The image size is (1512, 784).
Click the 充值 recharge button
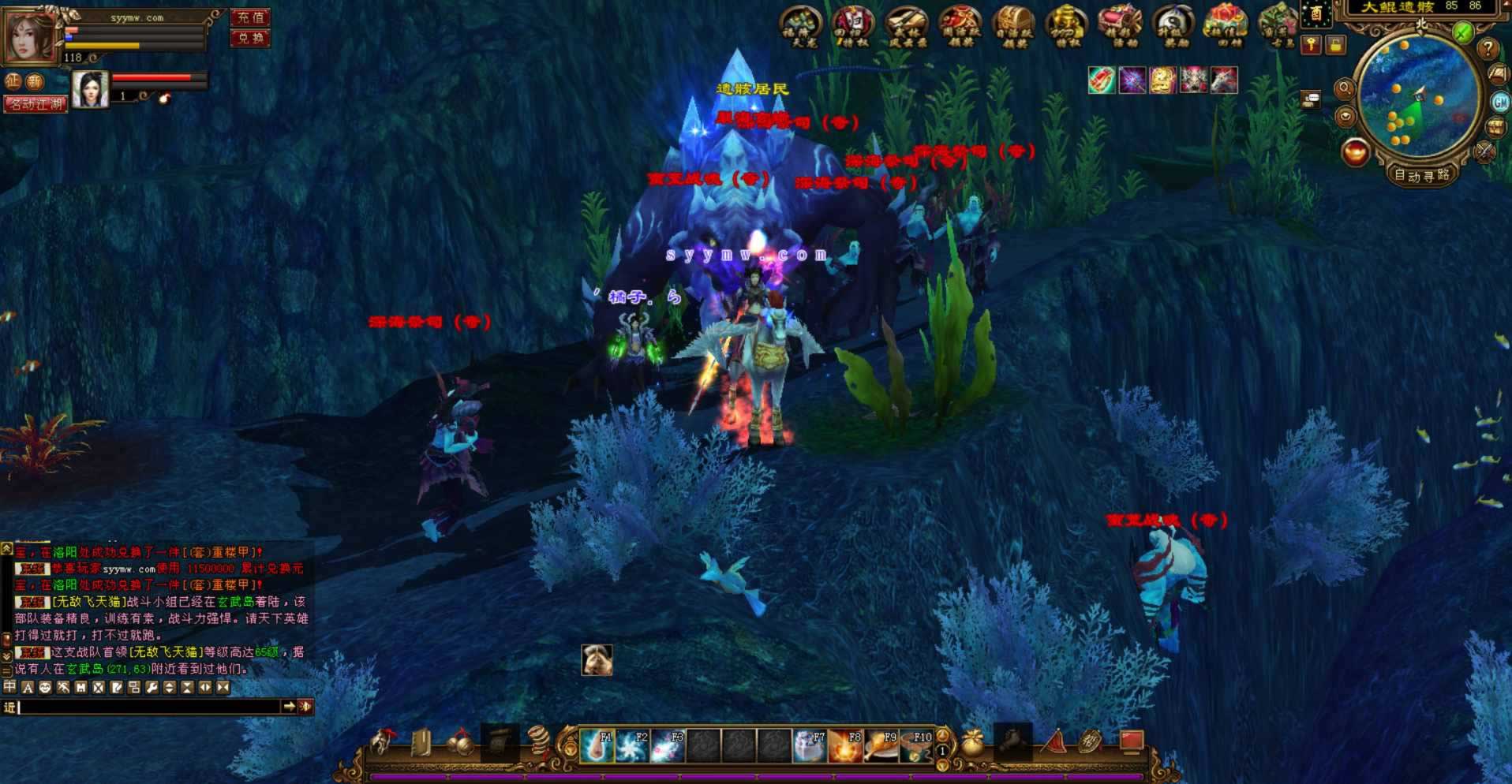tap(250, 17)
